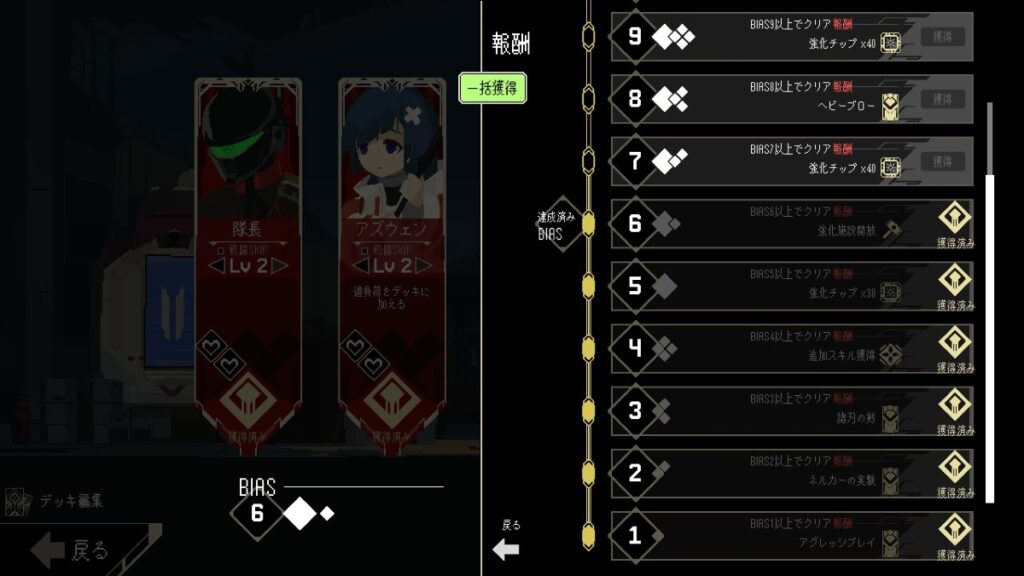Claim the BIAS 9 reward with 獲得
The height and width of the screenshot is (576, 1024).
click(943, 37)
